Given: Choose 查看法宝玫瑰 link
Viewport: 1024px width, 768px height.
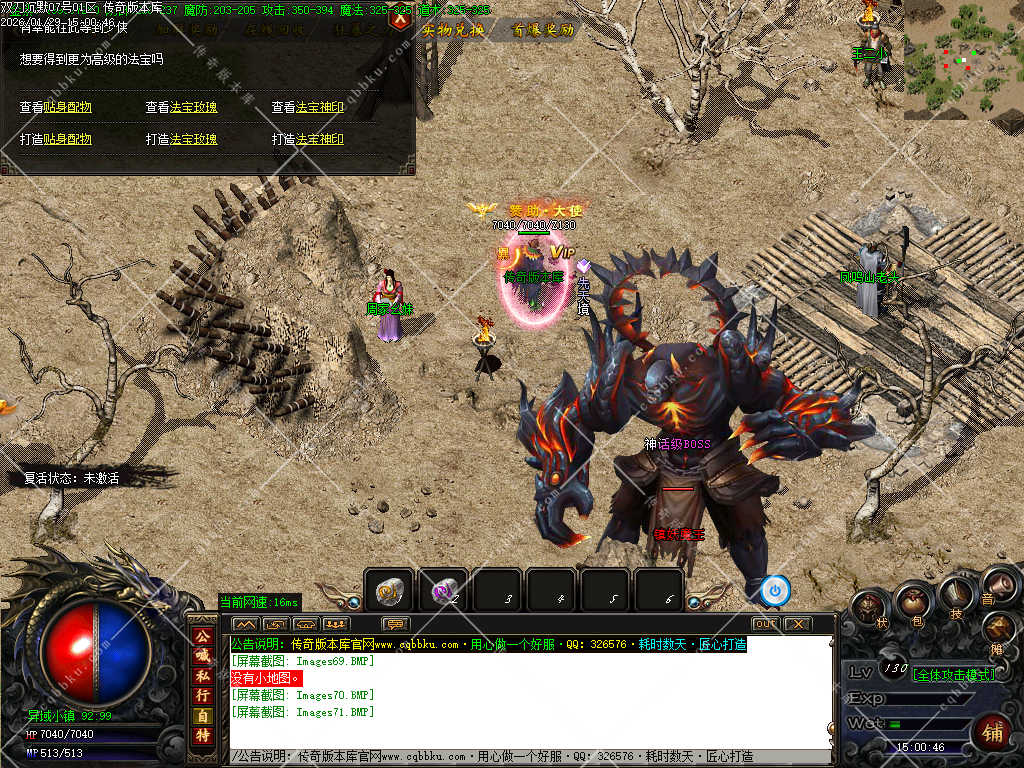Looking at the screenshot, I should (x=181, y=107).
